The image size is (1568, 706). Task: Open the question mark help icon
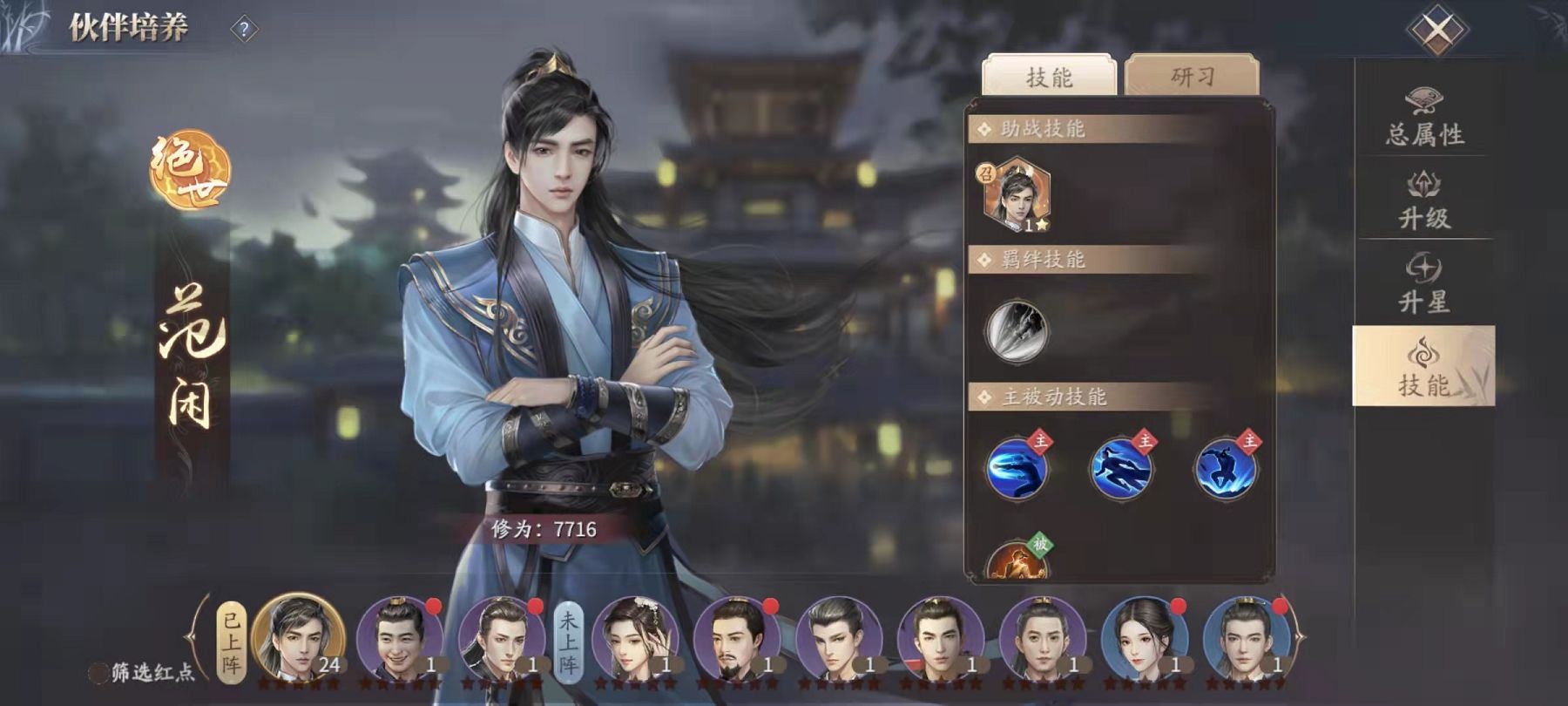pos(244,31)
